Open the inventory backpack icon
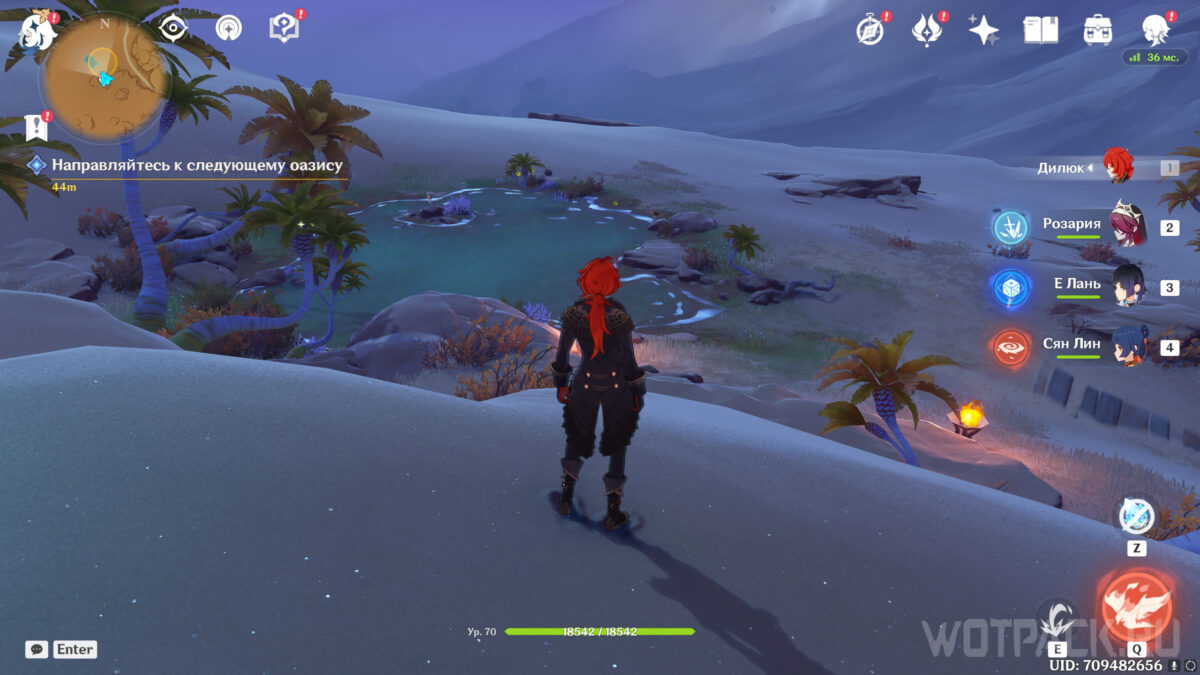This screenshot has height=675, width=1200. click(1098, 30)
